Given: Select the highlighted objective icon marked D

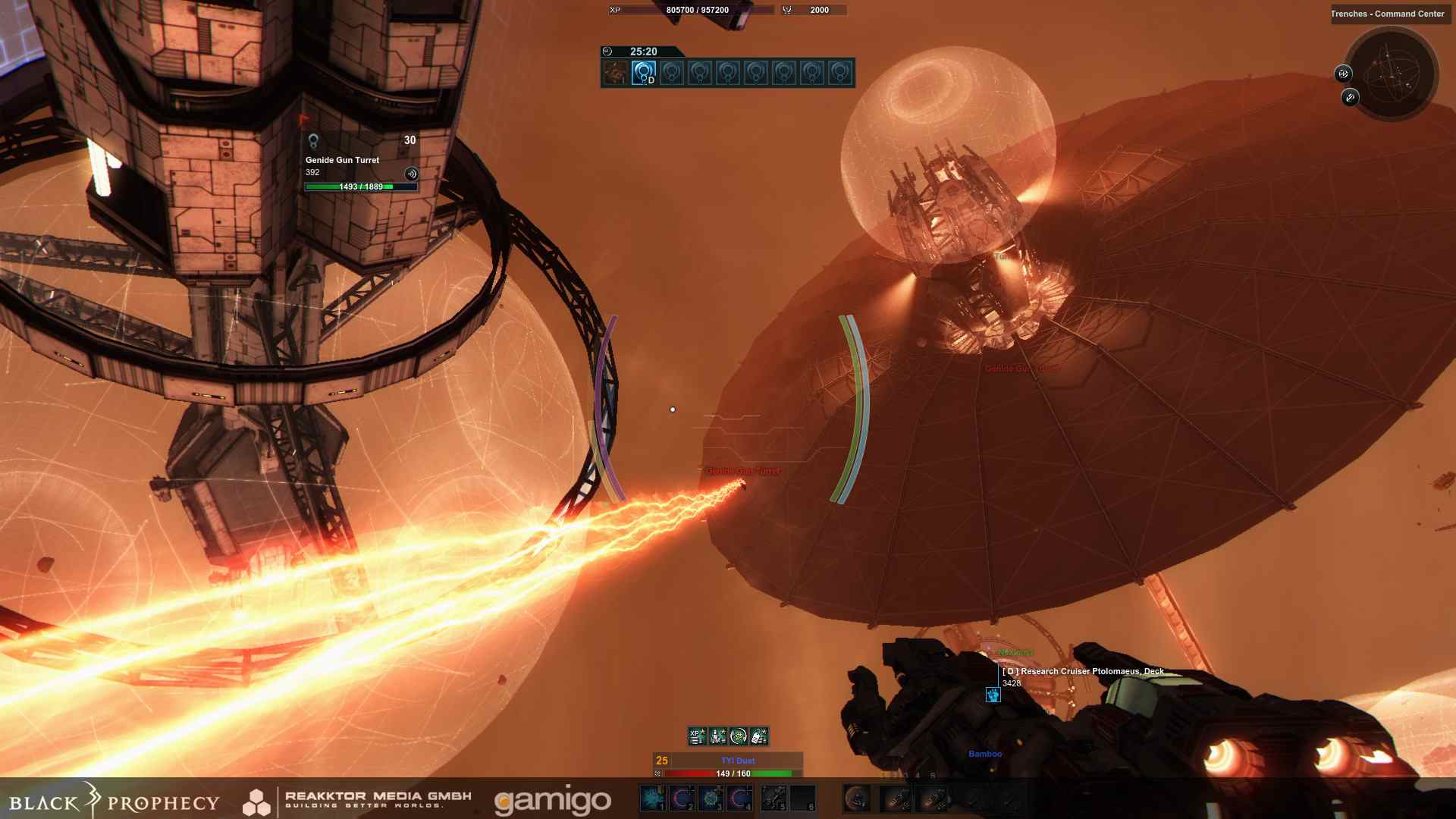Looking at the screenshot, I should [x=643, y=73].
